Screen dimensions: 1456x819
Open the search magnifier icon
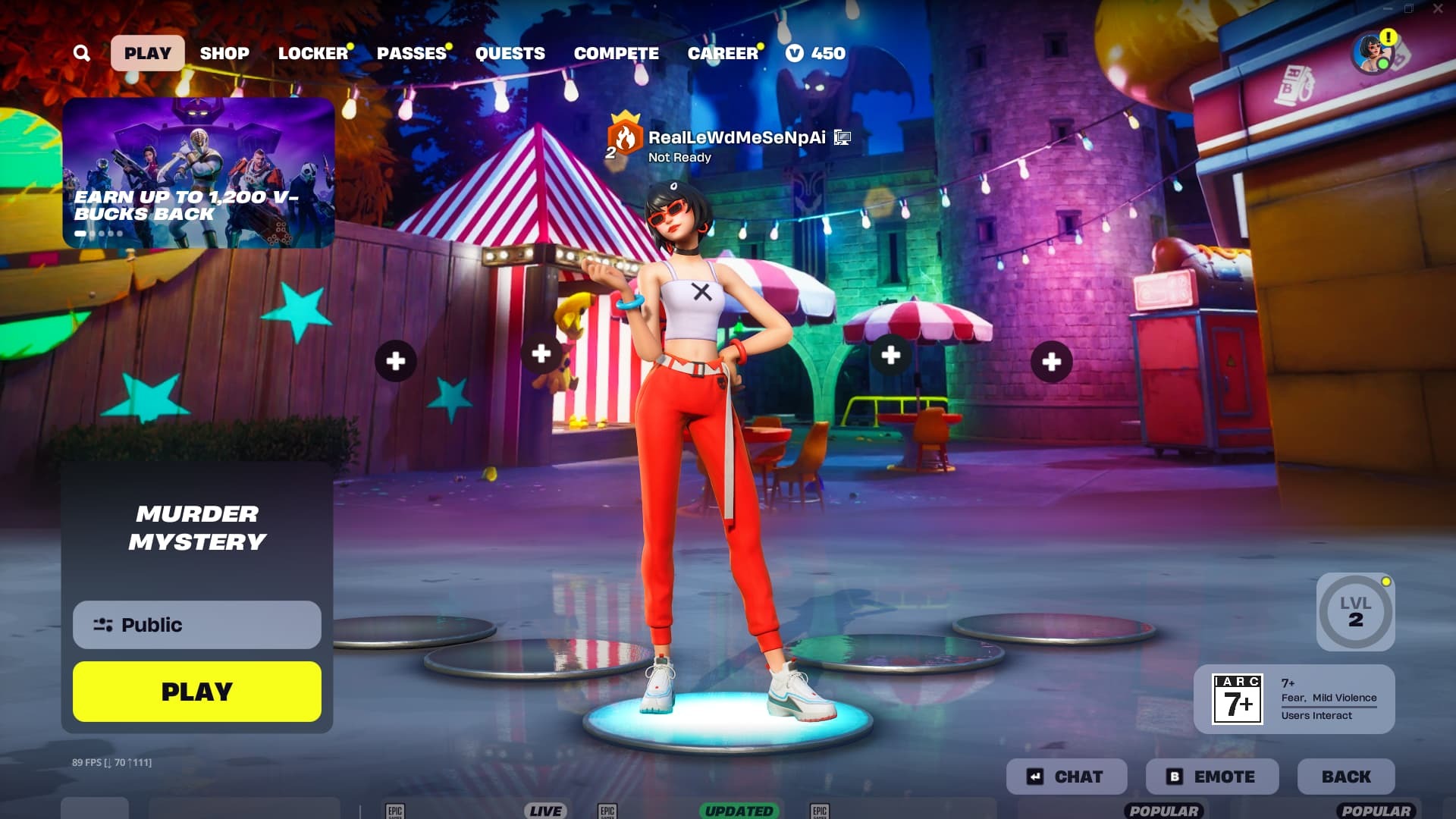82,53
